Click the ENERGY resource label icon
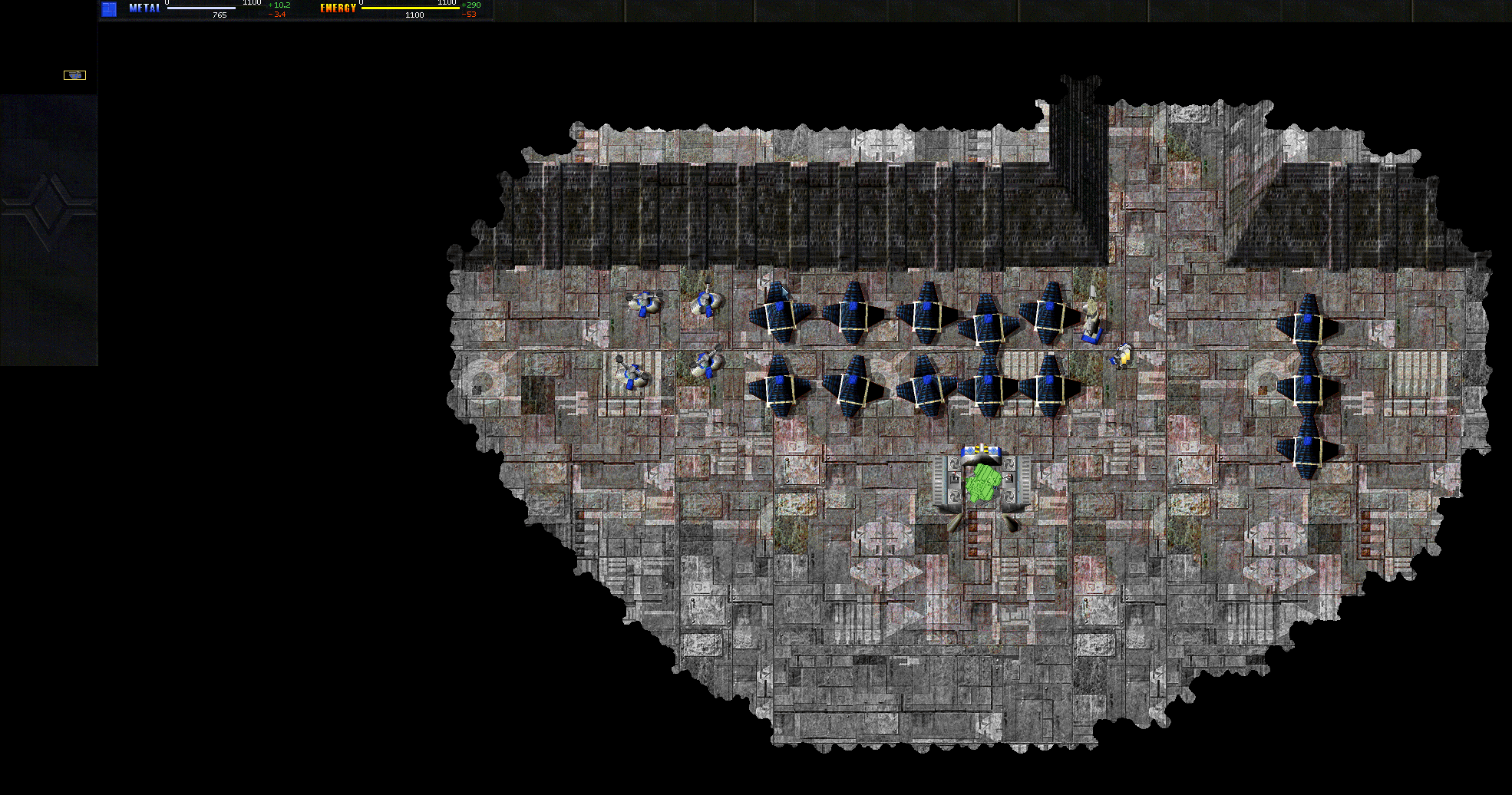 (337, 9)
